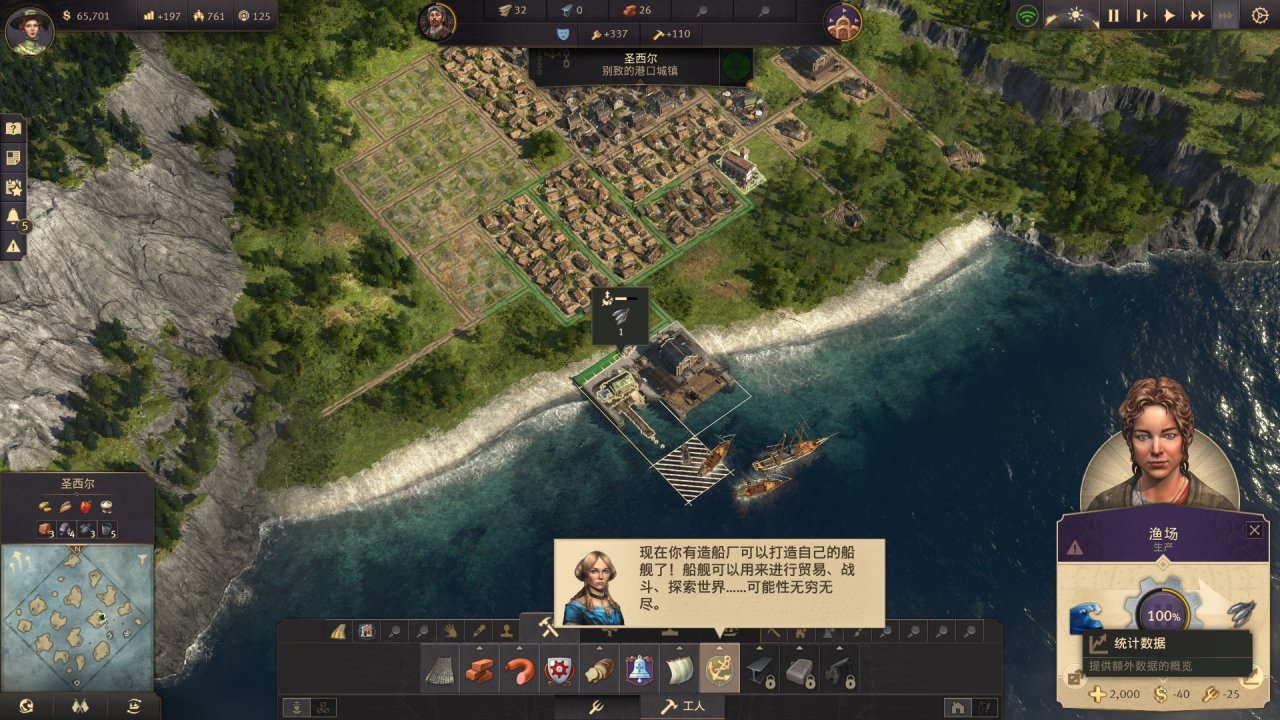This screenshot has height=720, width=1280.
Task: Select the shipyard anchor building icon
Action: (x=720, y=669)
